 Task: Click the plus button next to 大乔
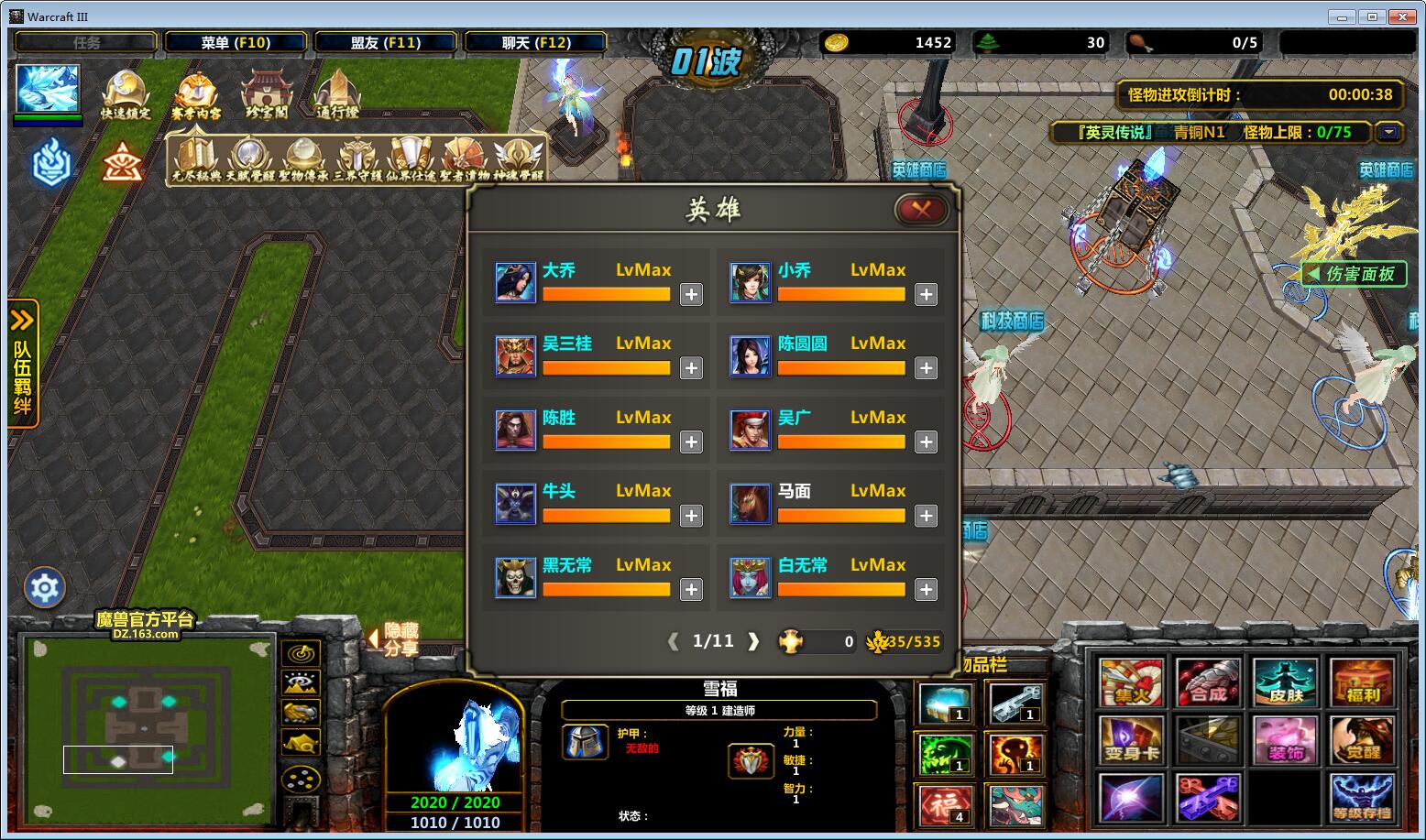691,295
